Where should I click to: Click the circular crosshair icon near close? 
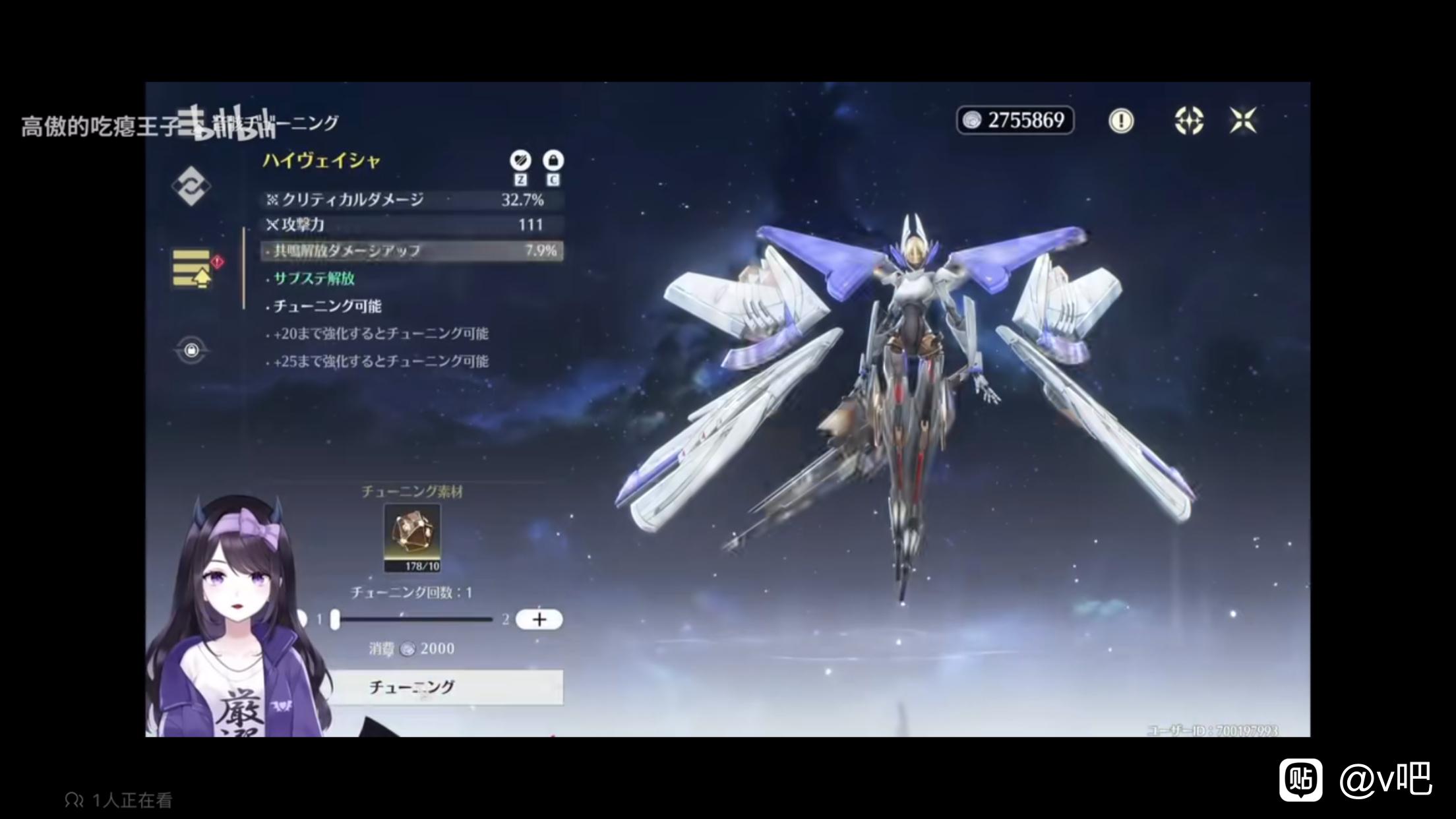coord(1189,121)
